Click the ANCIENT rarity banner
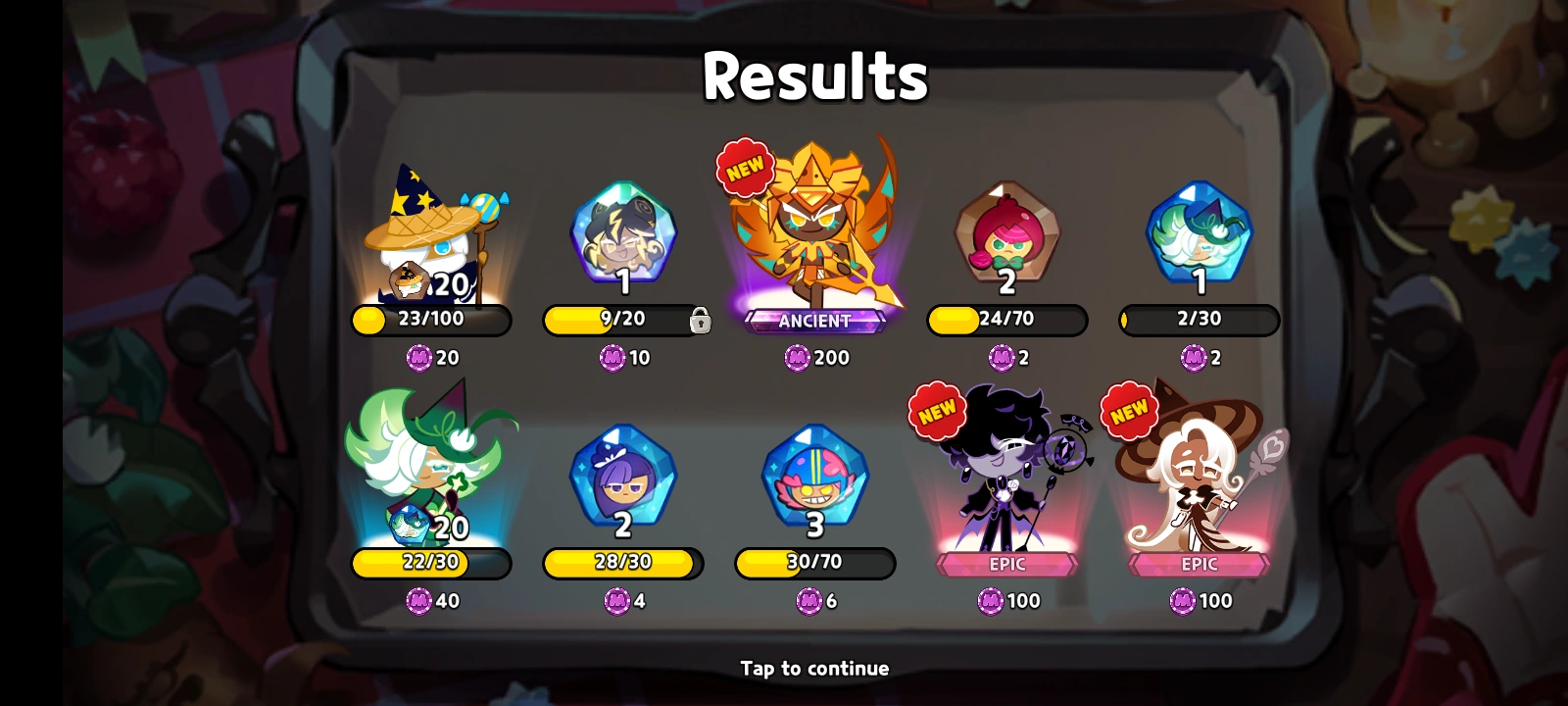This screenshot has height=706, width=1568. [x=816, y=319]
